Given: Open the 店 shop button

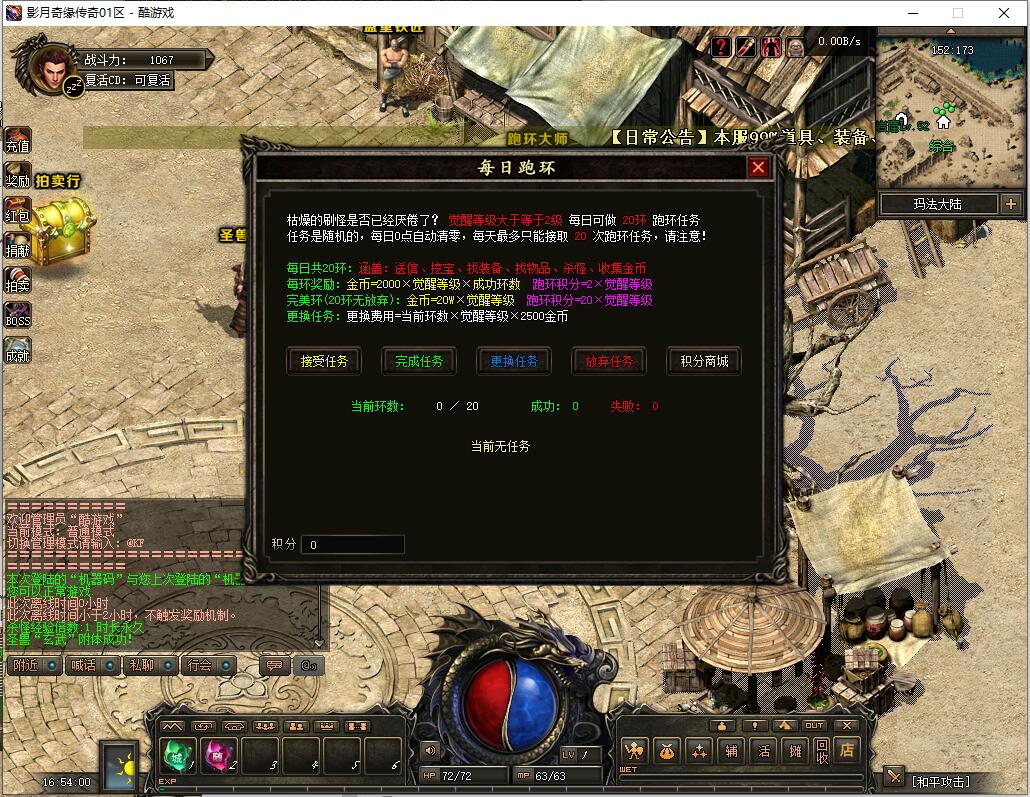Looking at the screenshot, I should [x=847, y=749].
